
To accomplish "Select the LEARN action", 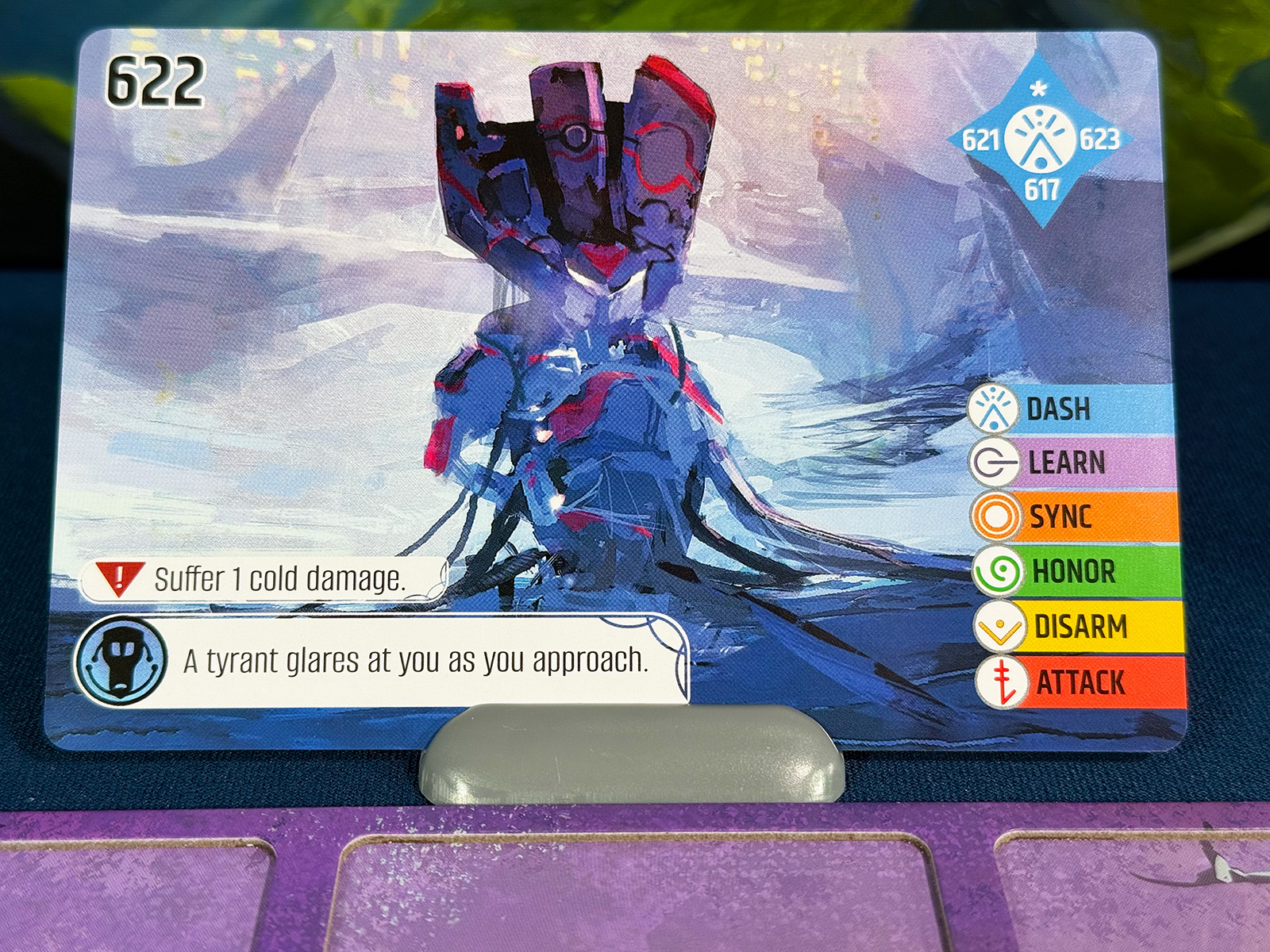I will click(x=1066, y=463).
